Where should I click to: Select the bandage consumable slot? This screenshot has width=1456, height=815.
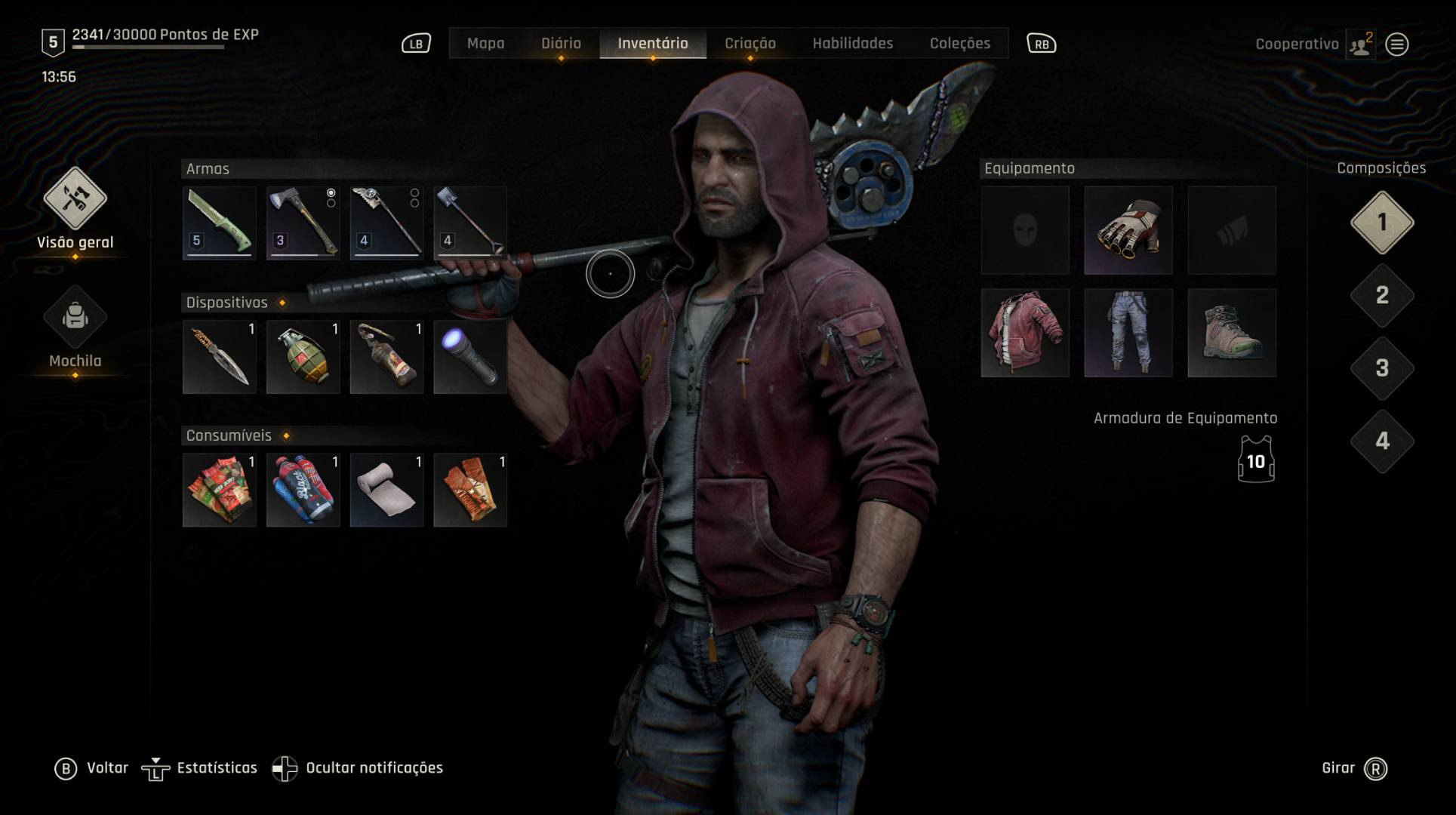click(386, 491)
